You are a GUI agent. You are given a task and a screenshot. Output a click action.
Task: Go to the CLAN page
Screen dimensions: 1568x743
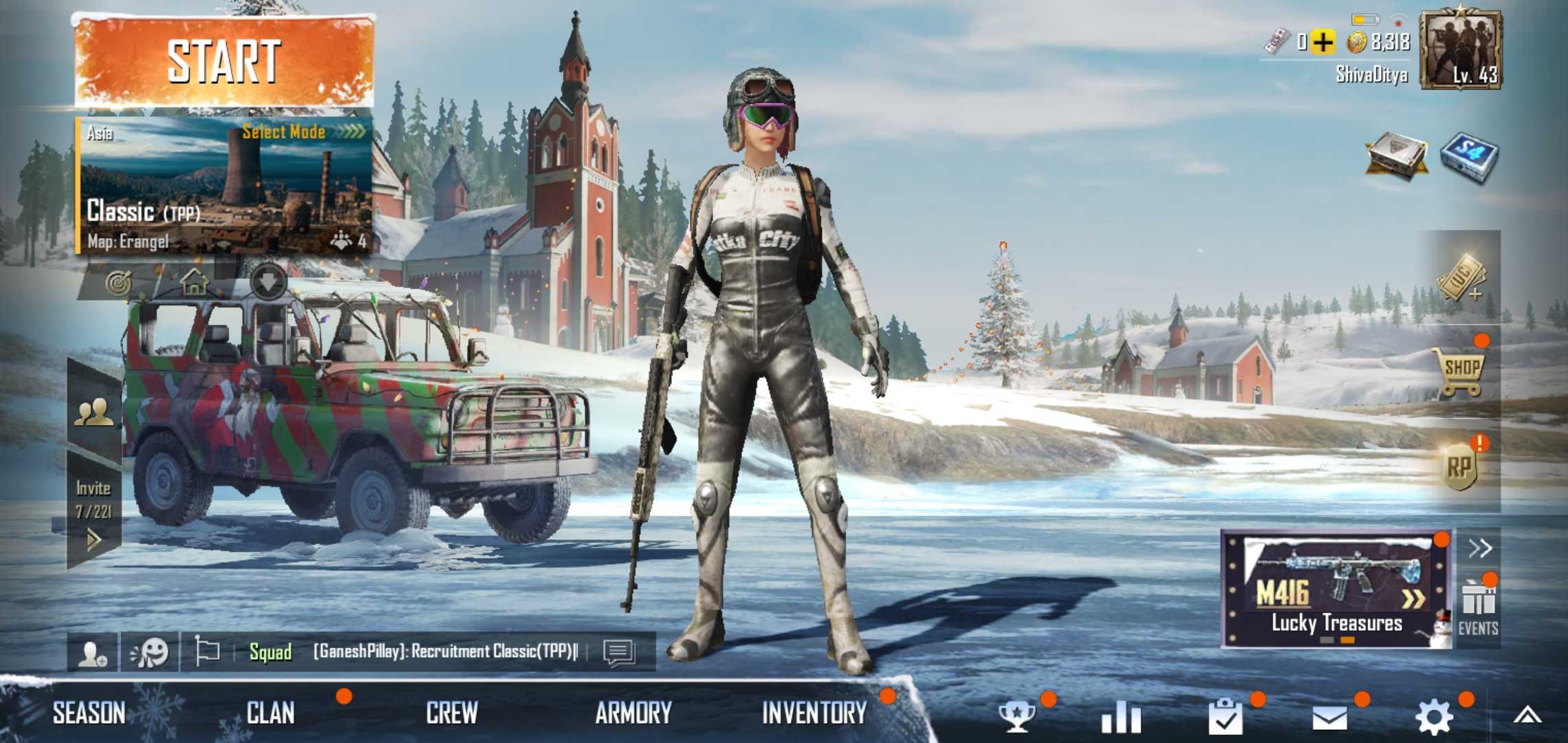[270, 713]
